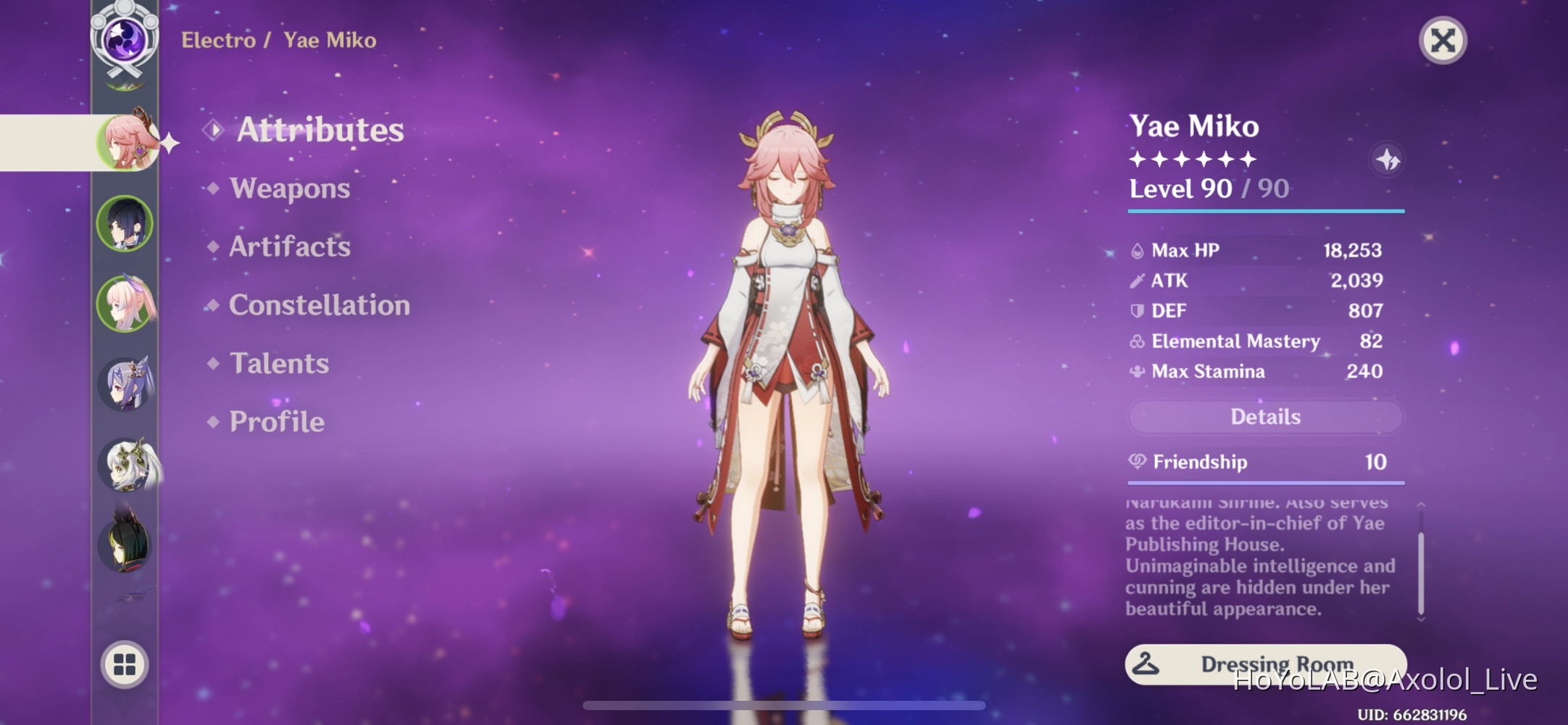The width and height of the screenshot is (1568, 725).
Task: Switch to the Talents tab
Action: tap(279, 363)
